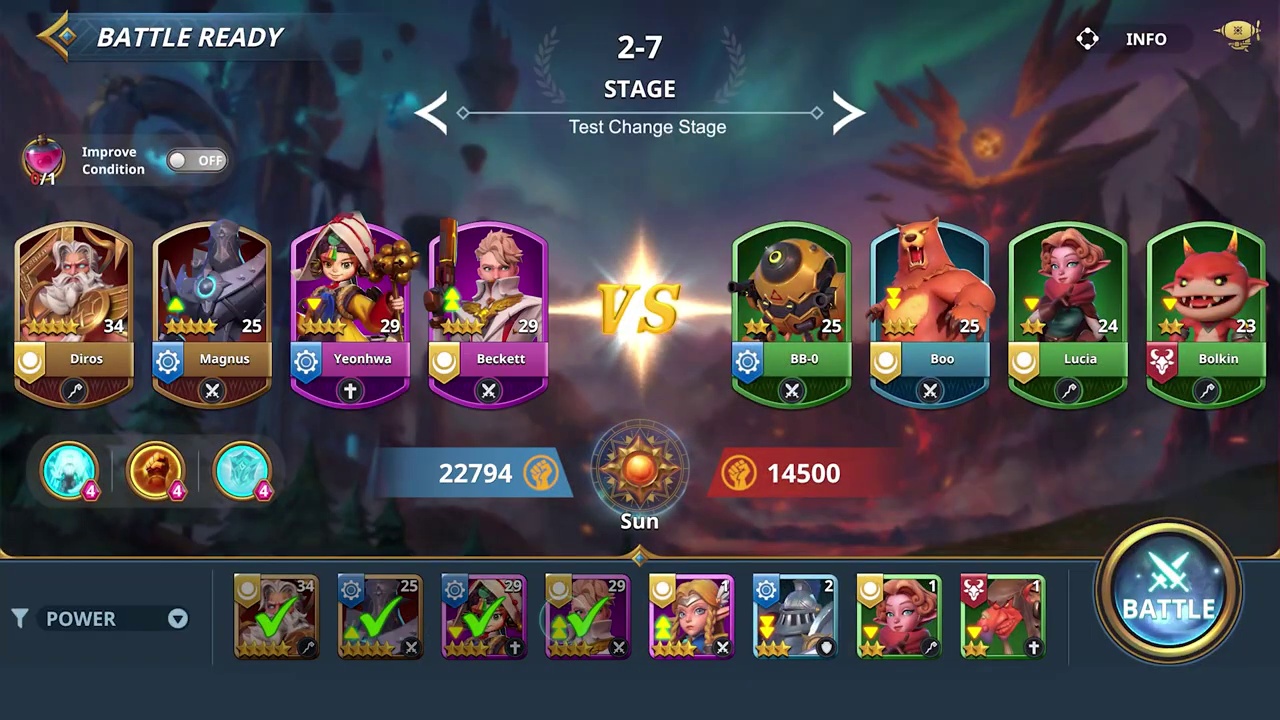
Task: Toggle Improve Condition off switch
Action: pos(196,160)
